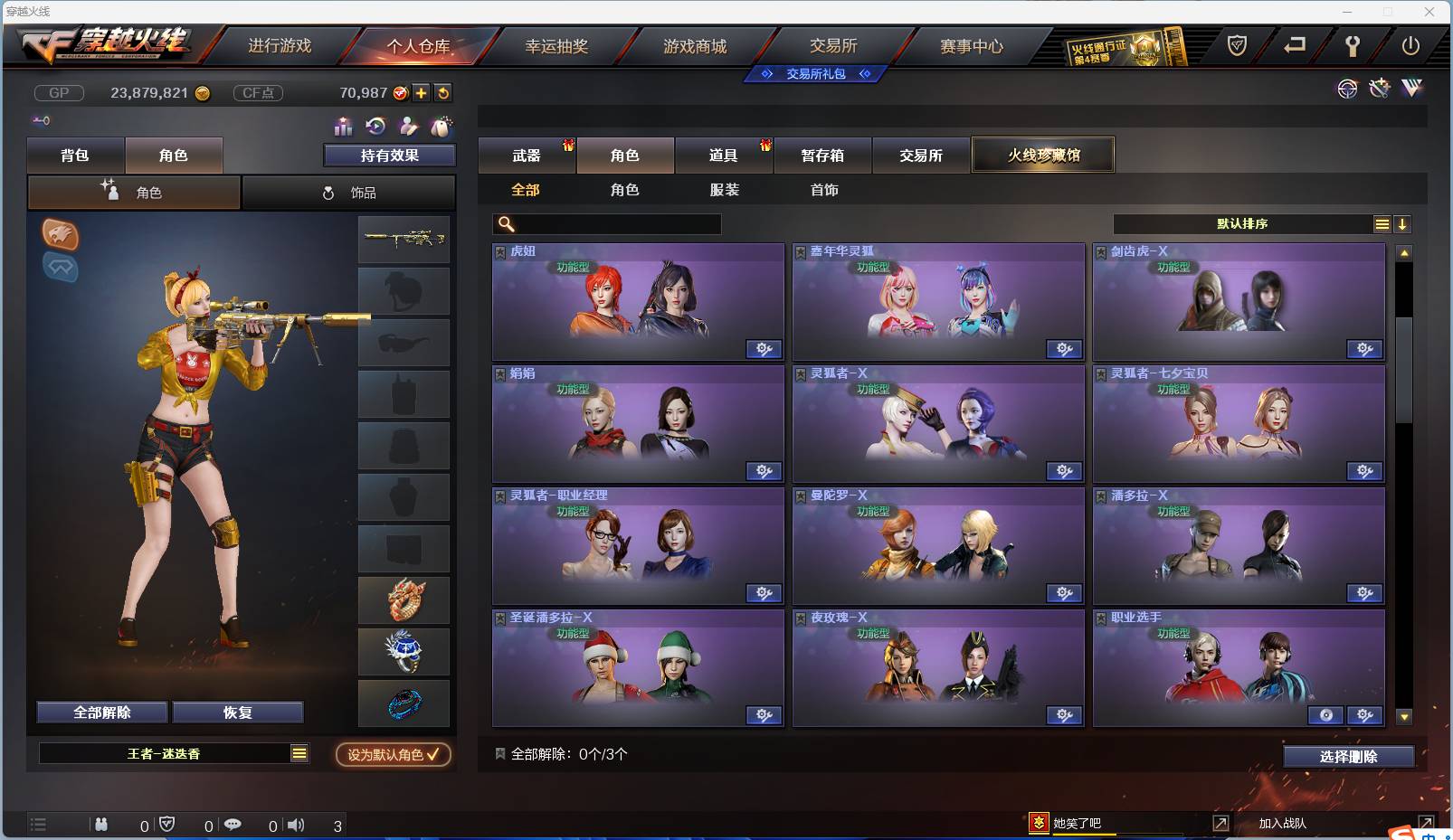The height and width of the screenshot is (840, 1453).
Task: Click the search input field above the character list
Action: [606, 224]
